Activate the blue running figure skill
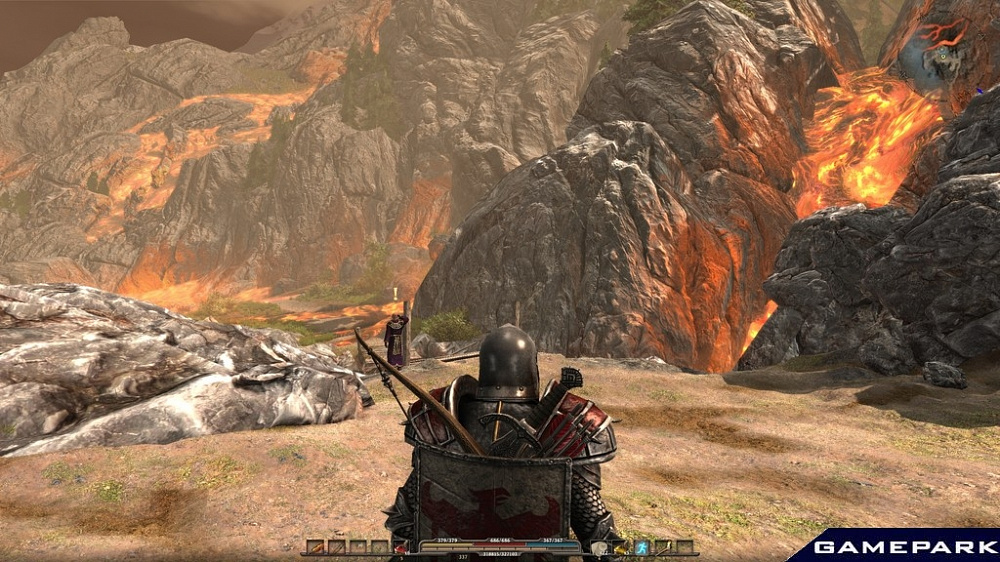 pos(642,547)
